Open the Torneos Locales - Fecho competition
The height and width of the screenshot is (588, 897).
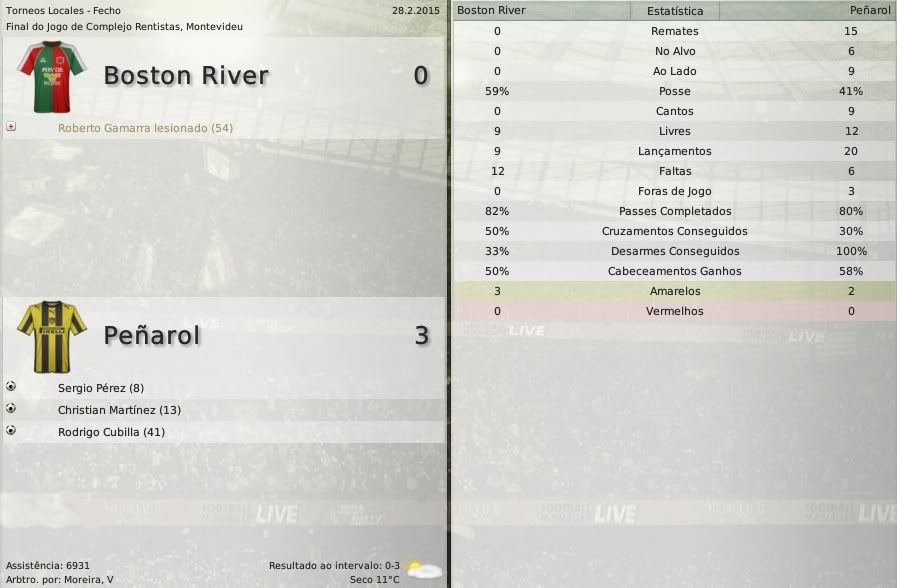coord(63,10)
